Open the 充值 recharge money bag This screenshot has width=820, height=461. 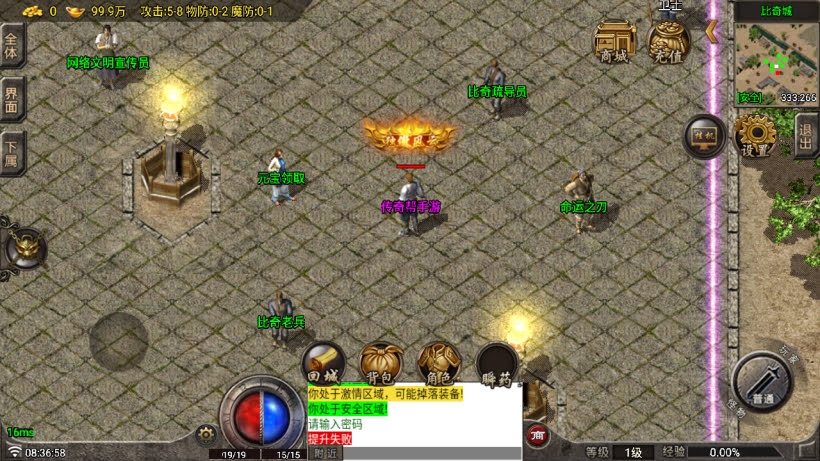coord(669,43)
